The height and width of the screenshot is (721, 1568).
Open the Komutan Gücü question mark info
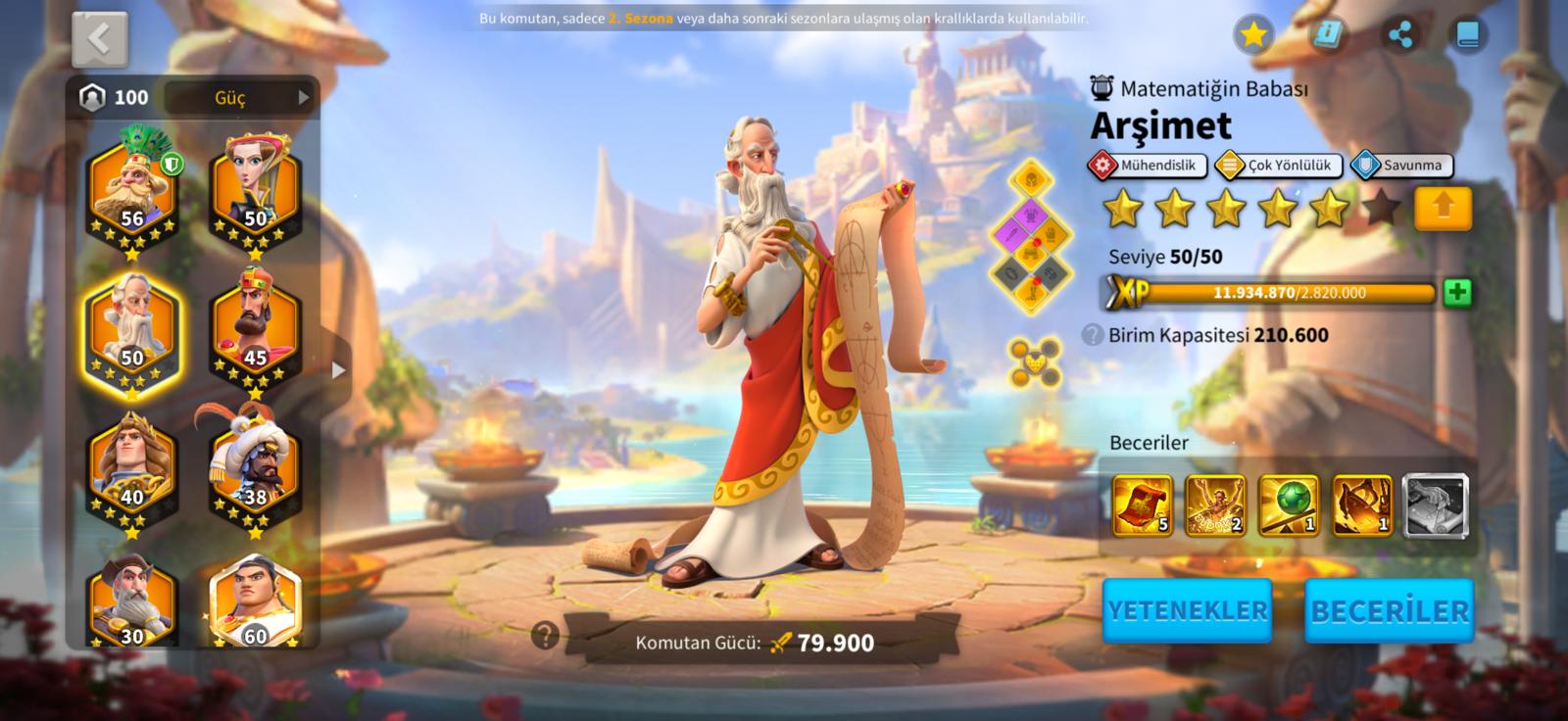point(545,636)
